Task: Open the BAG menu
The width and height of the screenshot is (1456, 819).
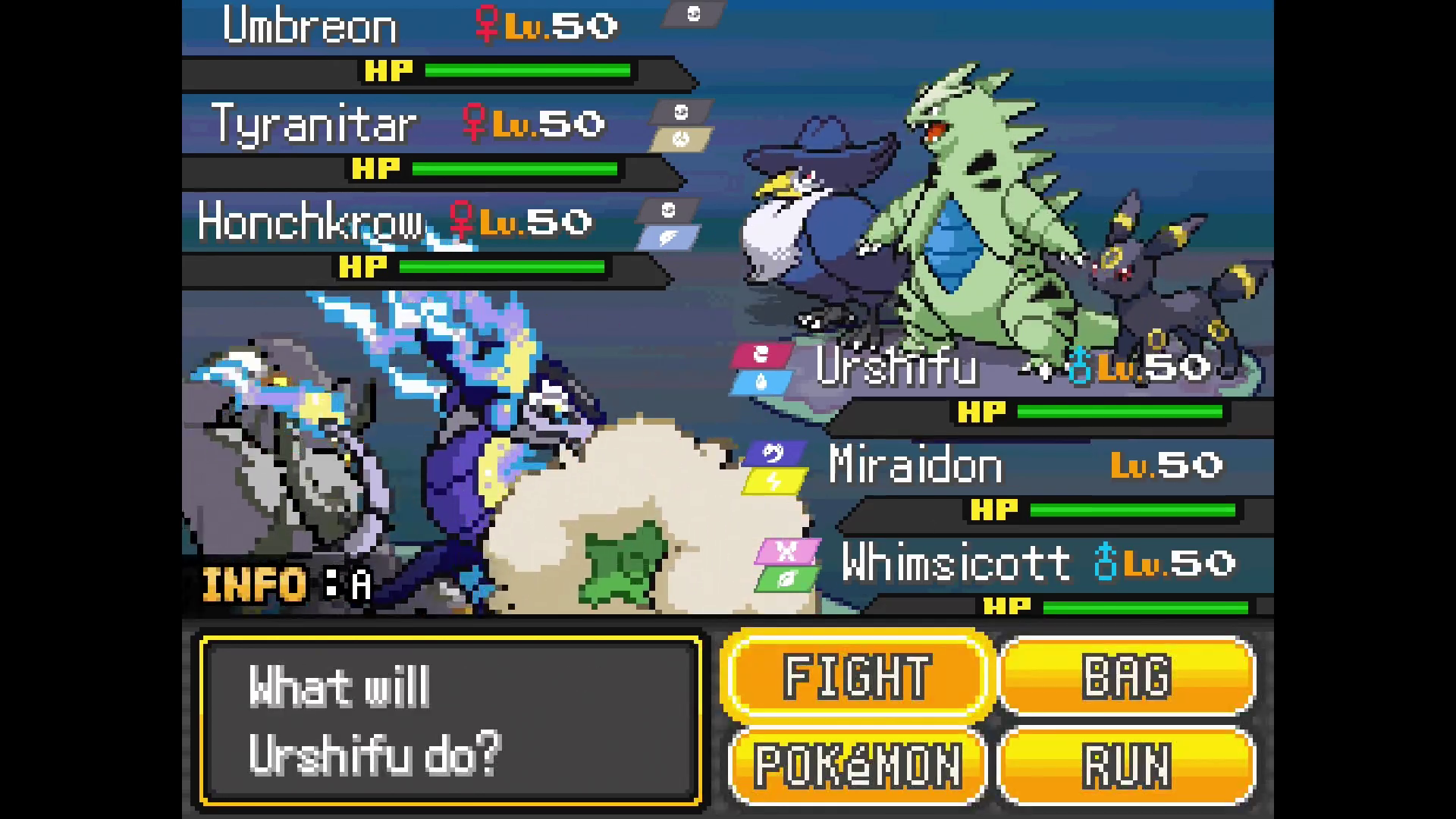Action: click(1127, 675)
